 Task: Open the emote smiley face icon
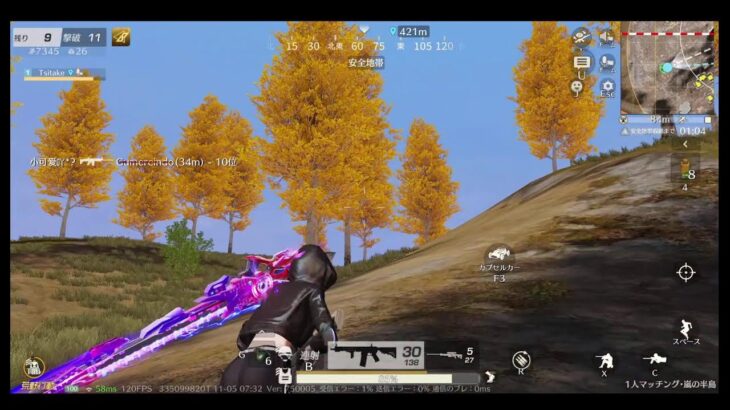coord(578,88)
